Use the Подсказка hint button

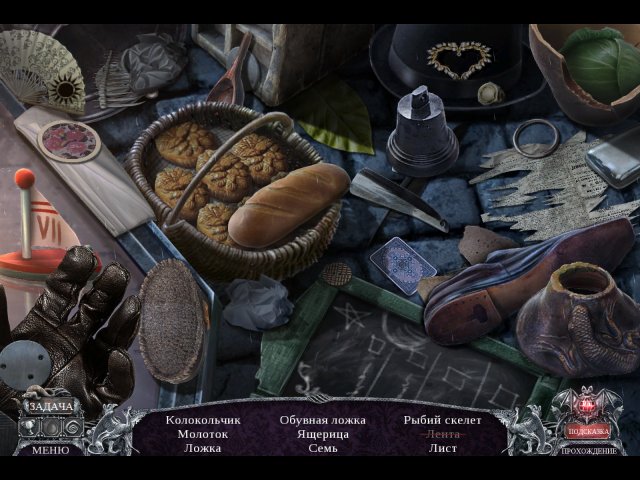click(587, 431)
